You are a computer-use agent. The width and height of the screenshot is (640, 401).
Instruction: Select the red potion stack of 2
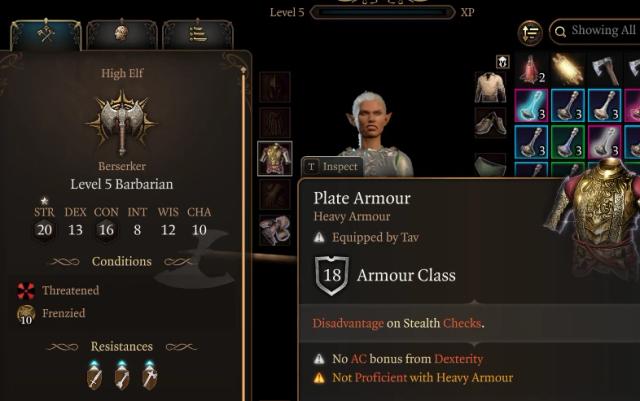(530, 68)
